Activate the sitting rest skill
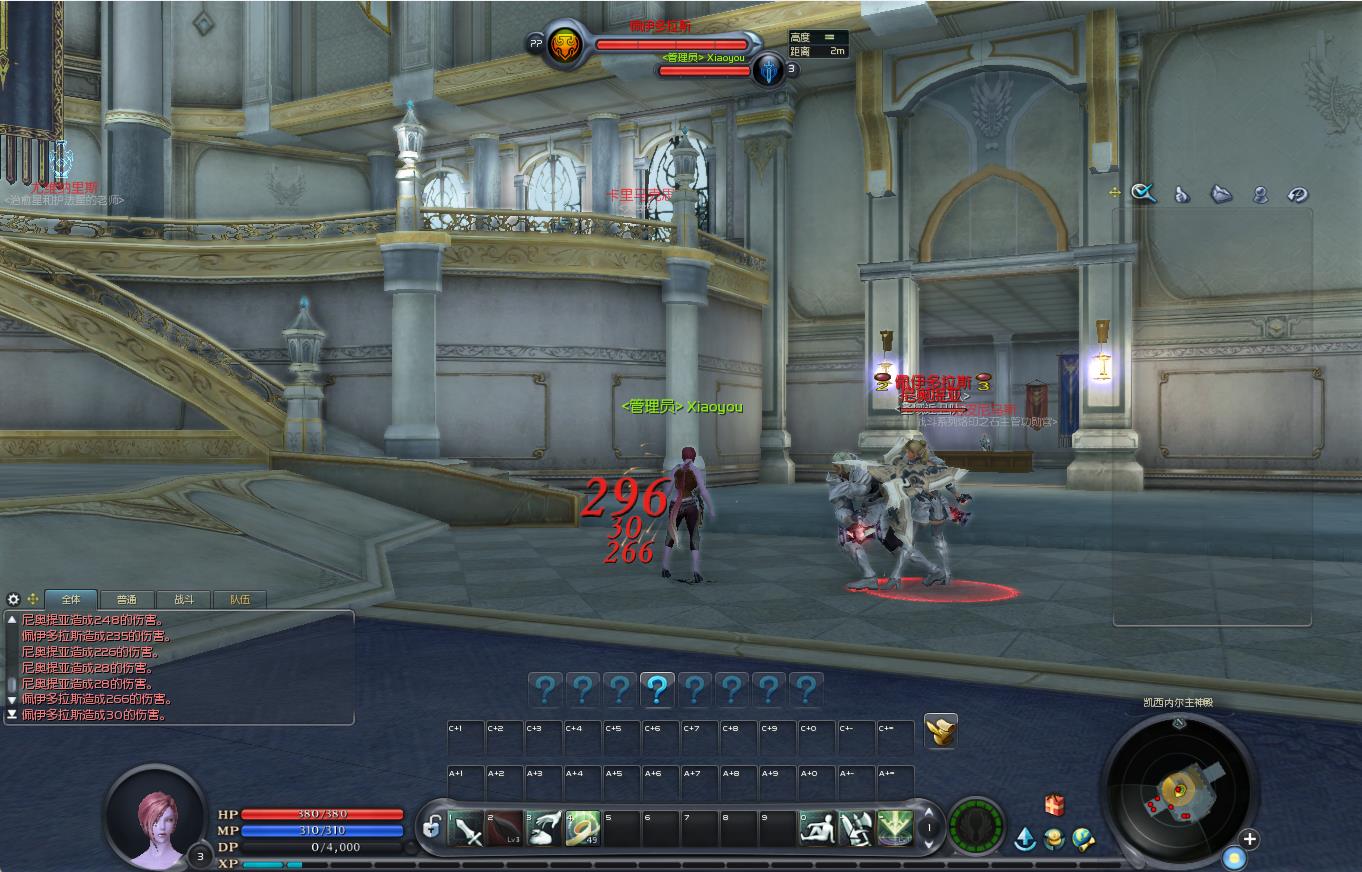 (818, 828)
